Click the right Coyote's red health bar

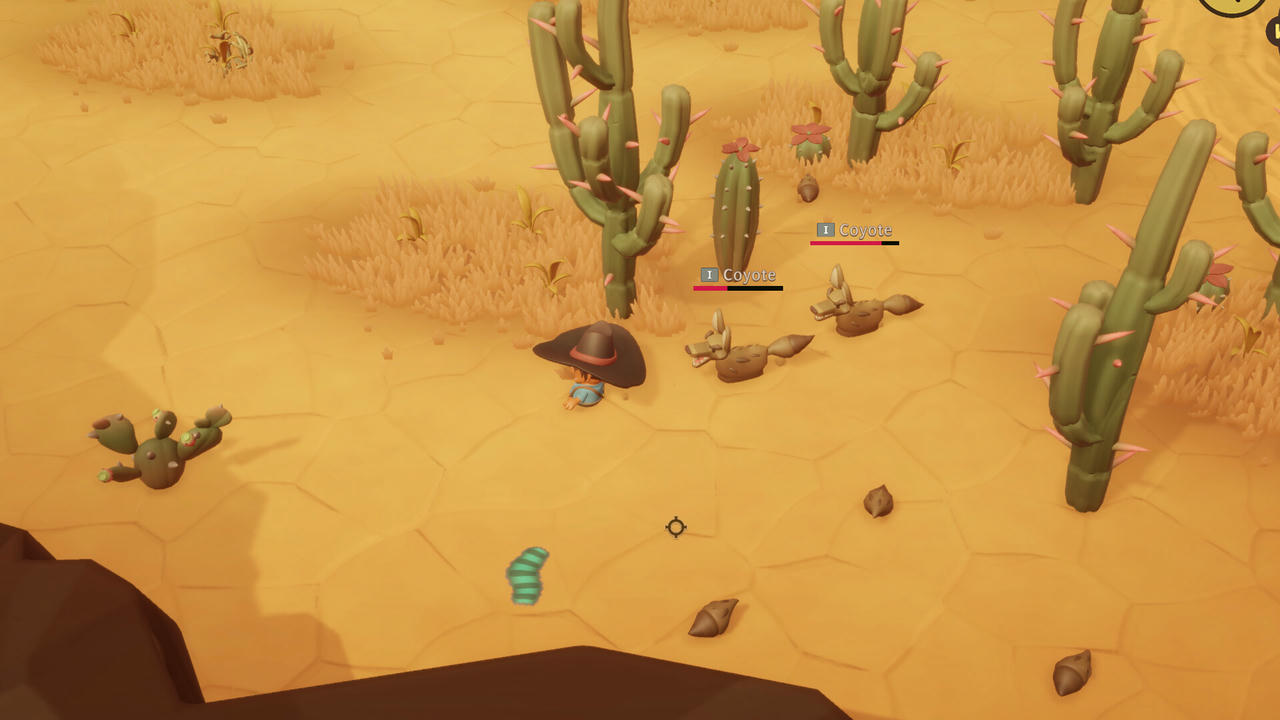pos(853,243)
